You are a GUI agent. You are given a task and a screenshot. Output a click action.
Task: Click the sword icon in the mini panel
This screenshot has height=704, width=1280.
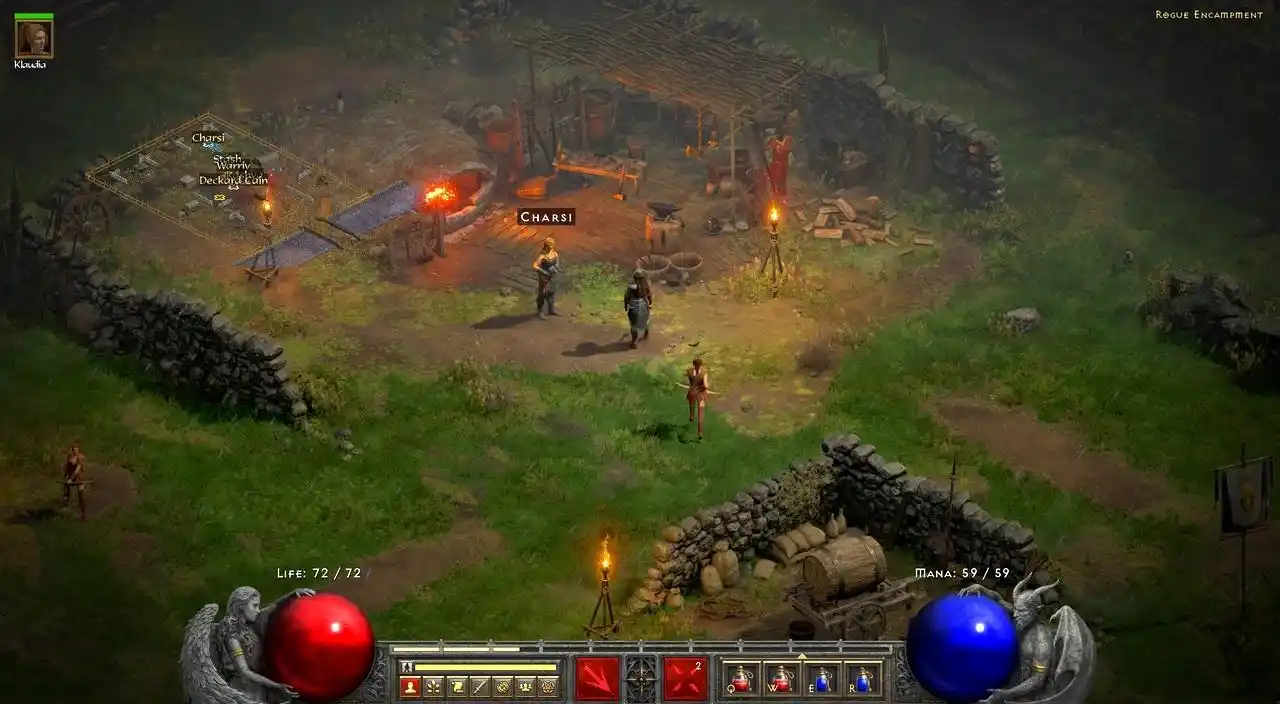(x=479, y=686)
